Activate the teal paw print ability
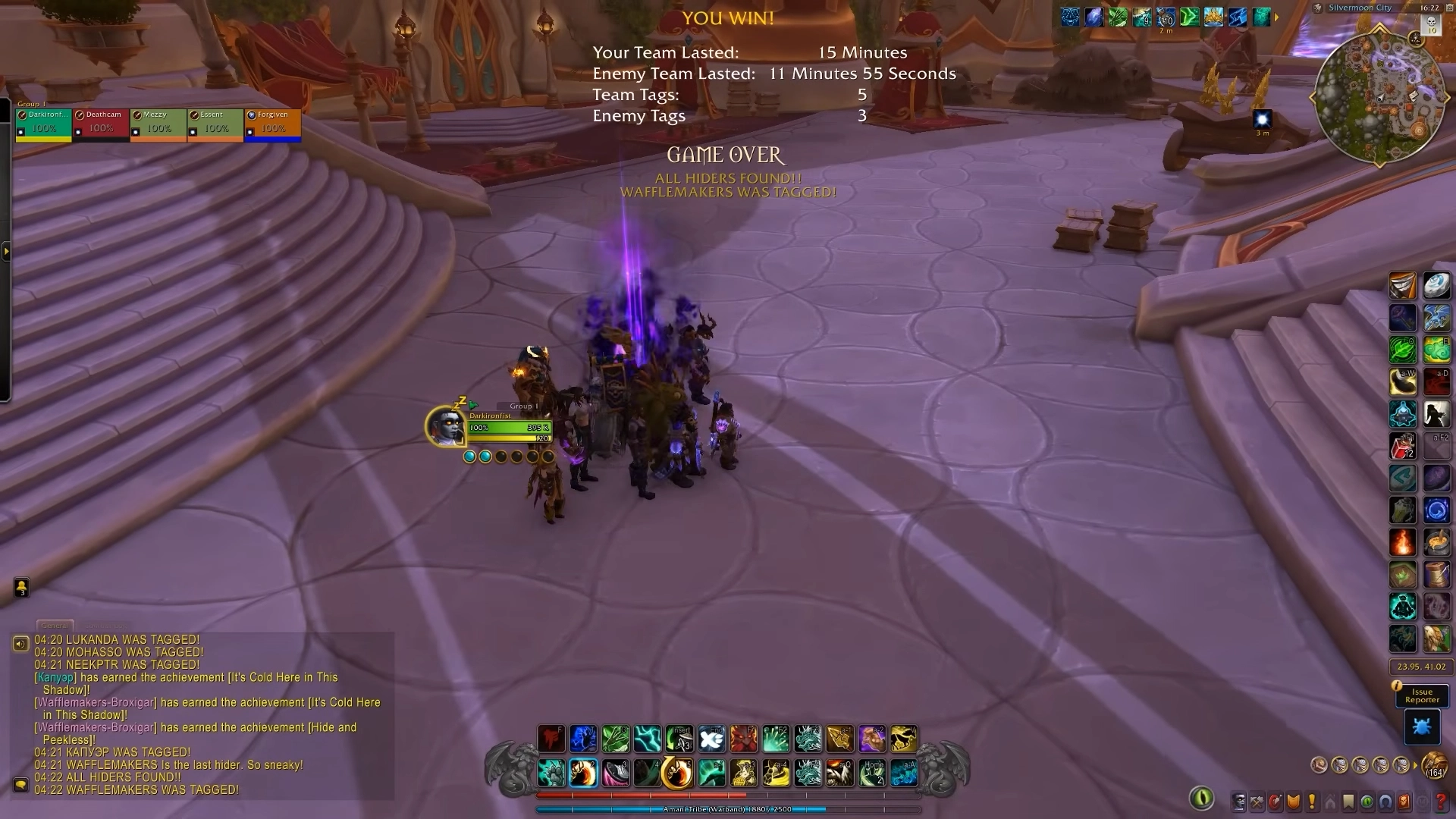This screenshot has height=819, width=1456. pos(551,773)
